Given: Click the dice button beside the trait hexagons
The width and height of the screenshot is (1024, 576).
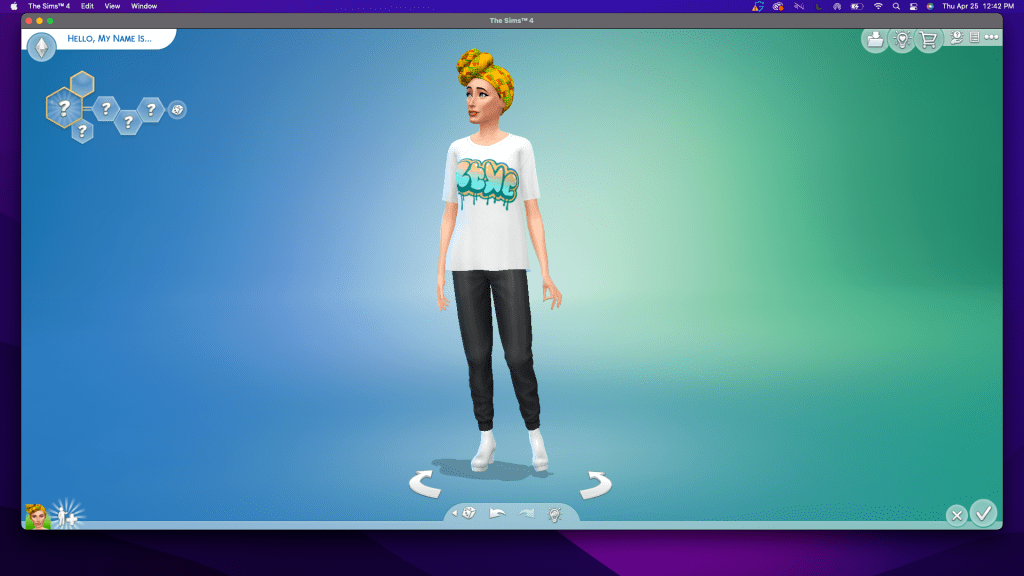Looking at the screenshot, I should [x=177, y=109].
